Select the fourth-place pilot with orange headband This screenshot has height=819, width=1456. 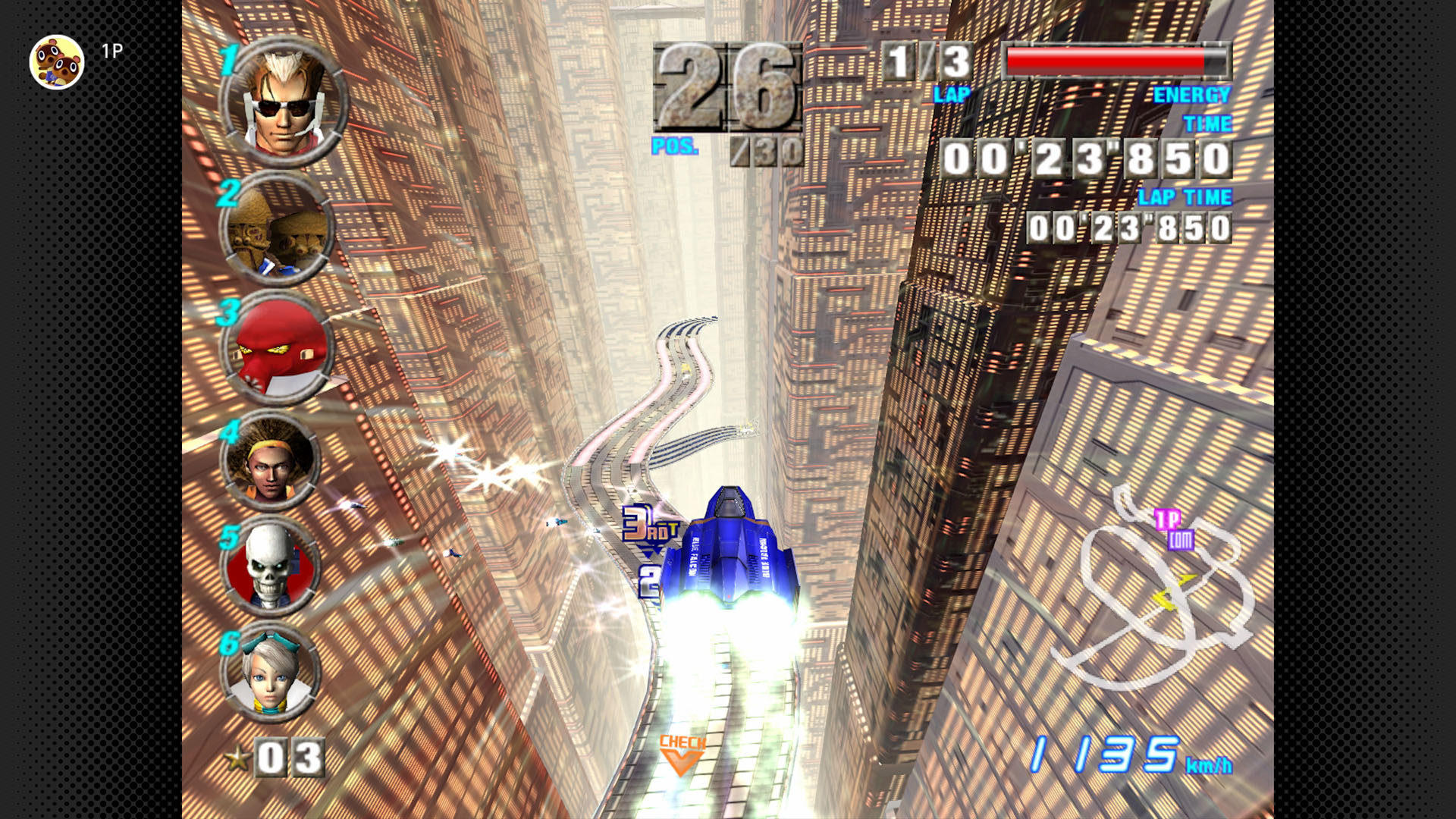click(271, 460)
